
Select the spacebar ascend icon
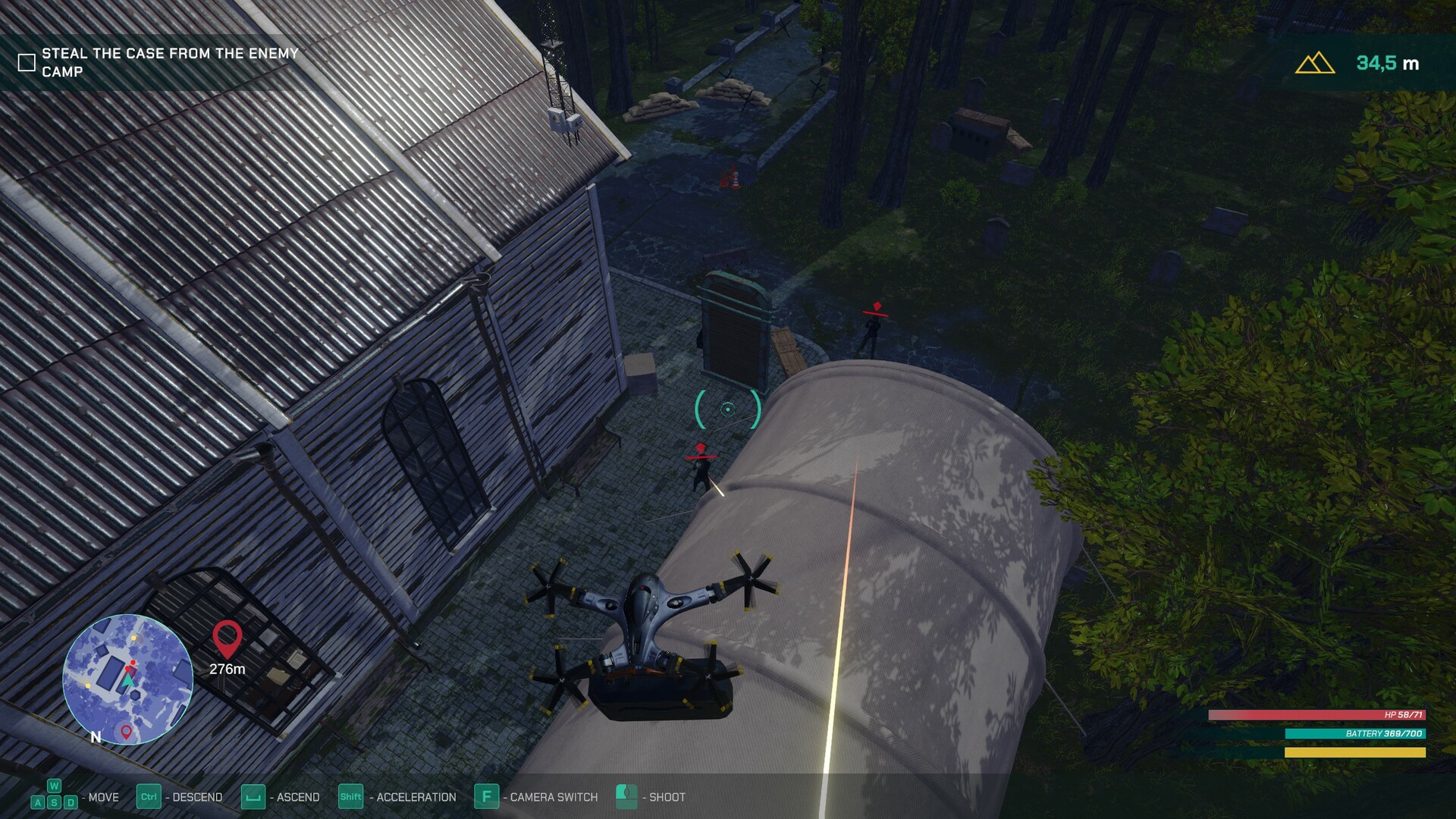[x=252, y=797]
